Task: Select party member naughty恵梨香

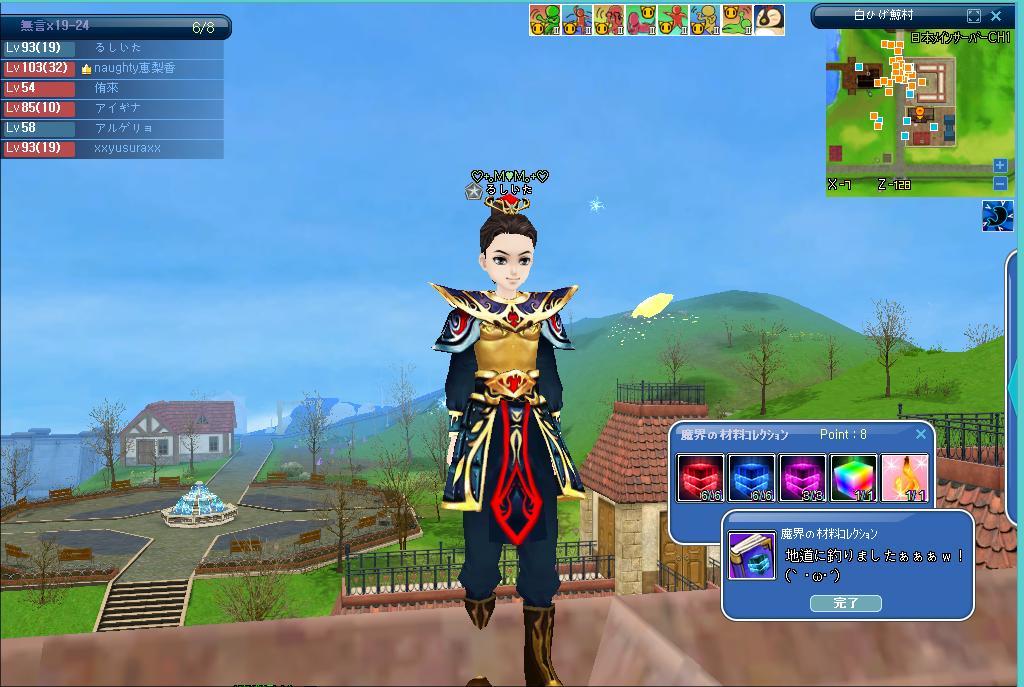Action: pos(134,68)
